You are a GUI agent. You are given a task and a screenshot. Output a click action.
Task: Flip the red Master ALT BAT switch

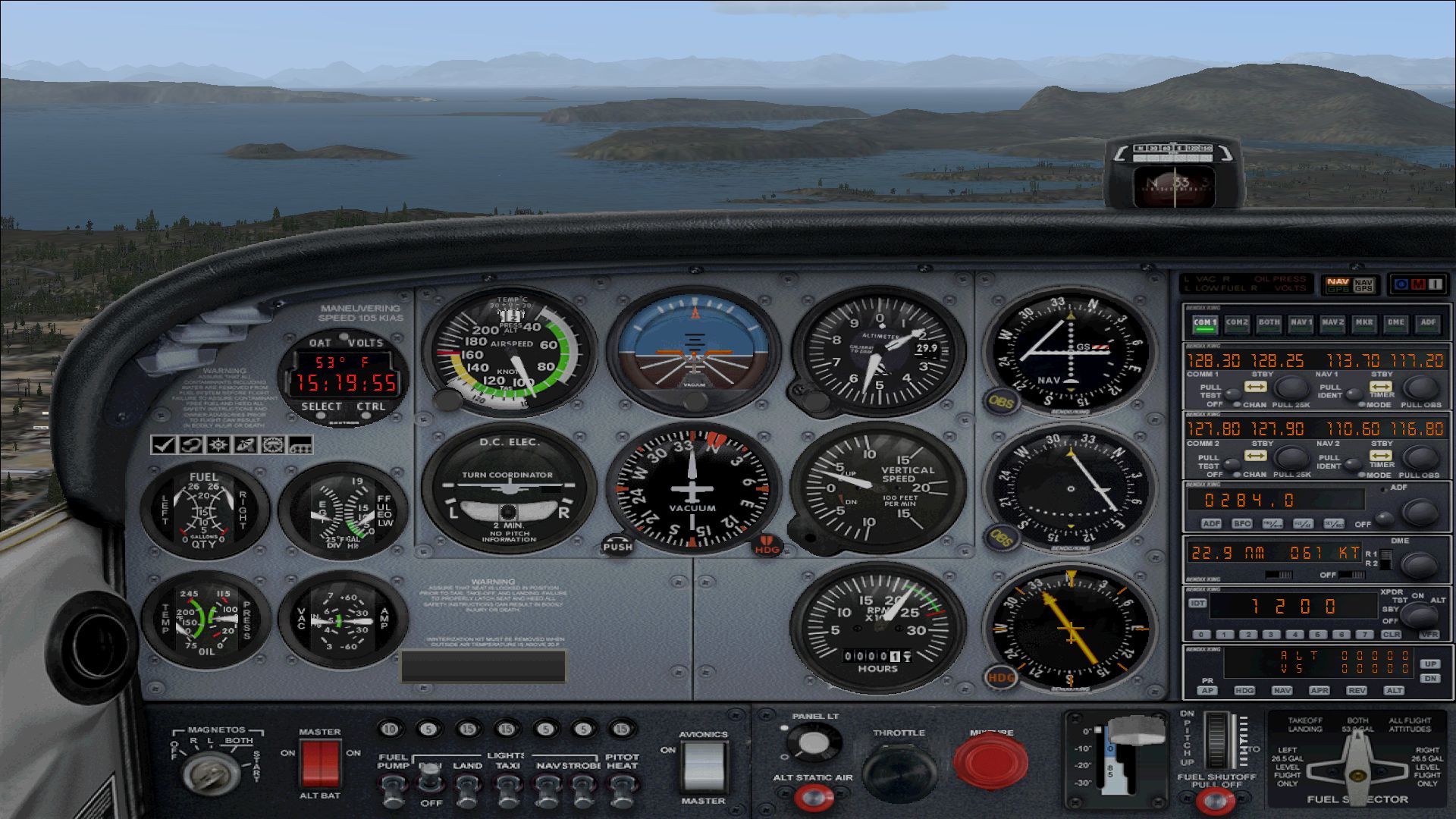(x=320, y=763)
